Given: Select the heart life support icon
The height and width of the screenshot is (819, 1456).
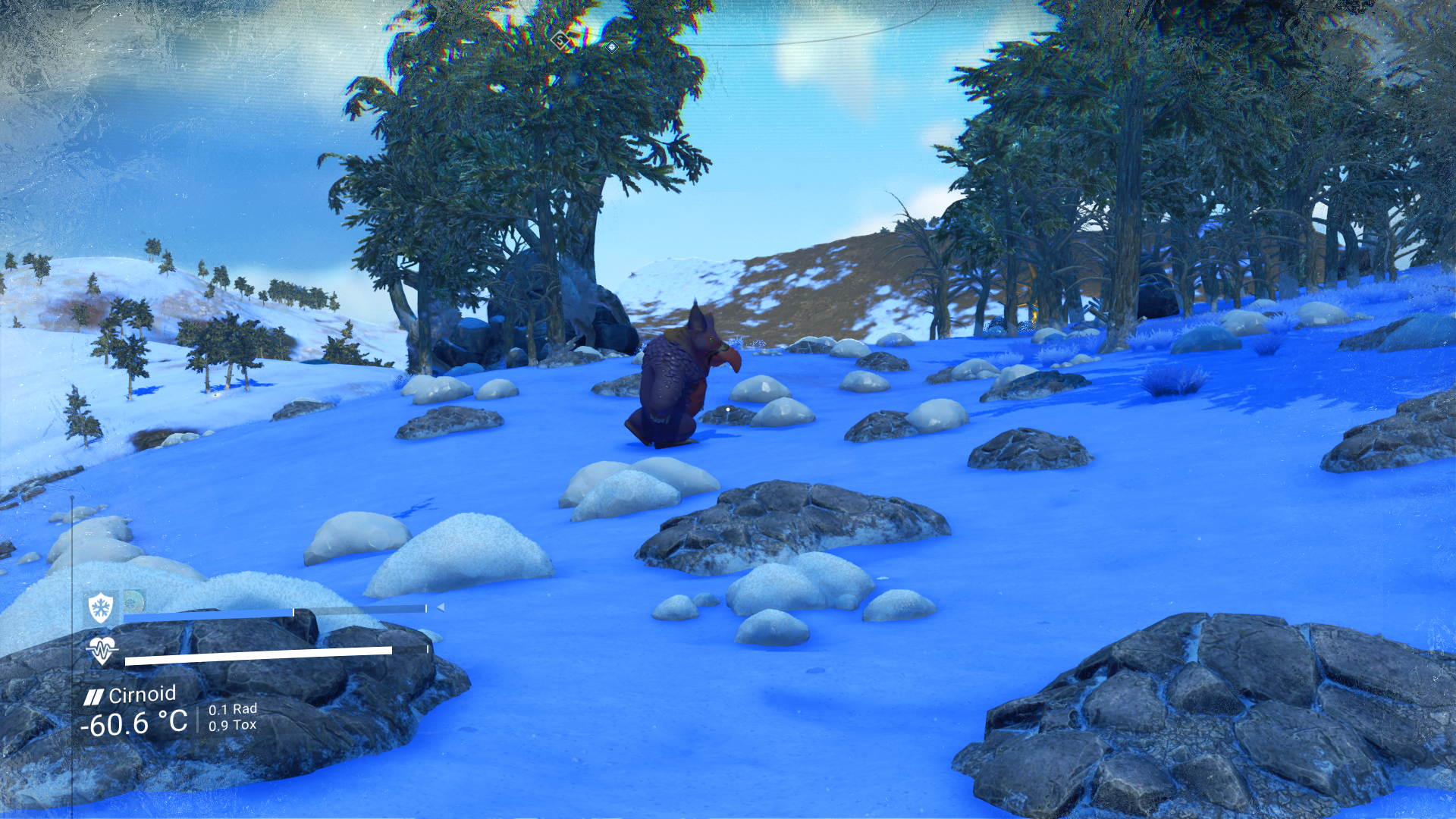Looking at the screenshot, I should [x=102, y=650].
